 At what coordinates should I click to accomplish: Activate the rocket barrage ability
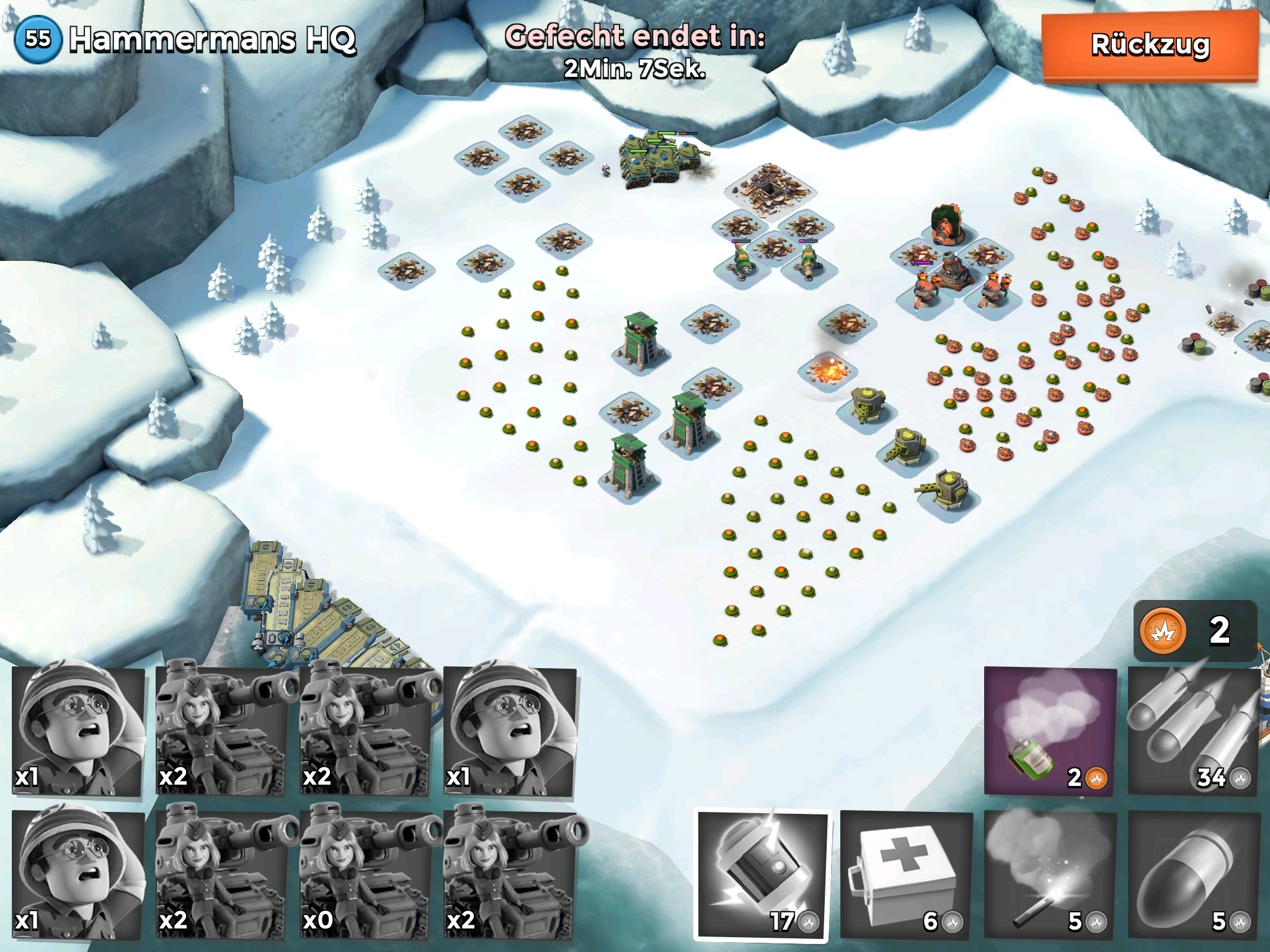click(x=1193, y=731)
